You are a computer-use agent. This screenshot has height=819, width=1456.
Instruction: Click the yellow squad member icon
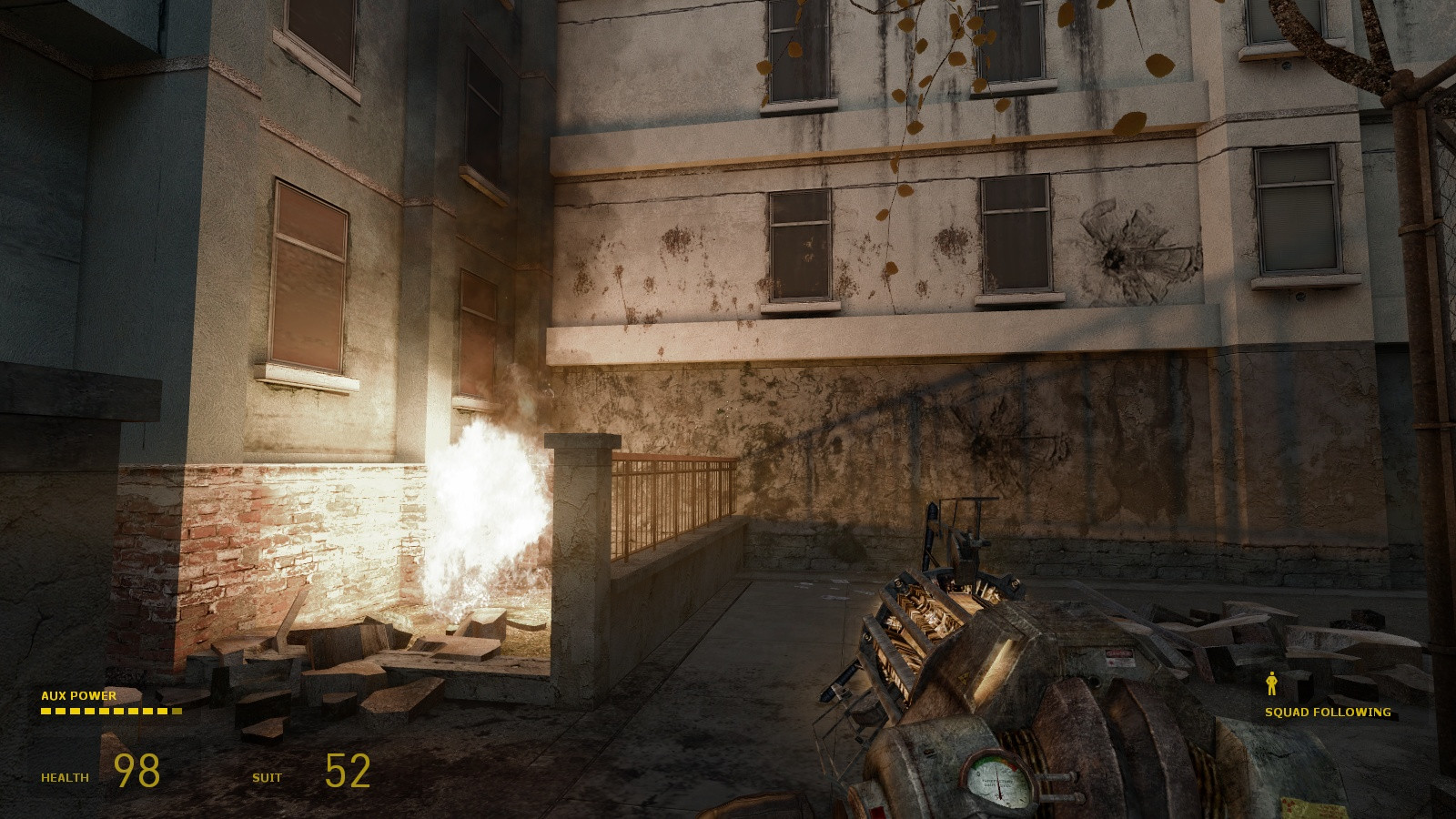[1271, 683]
